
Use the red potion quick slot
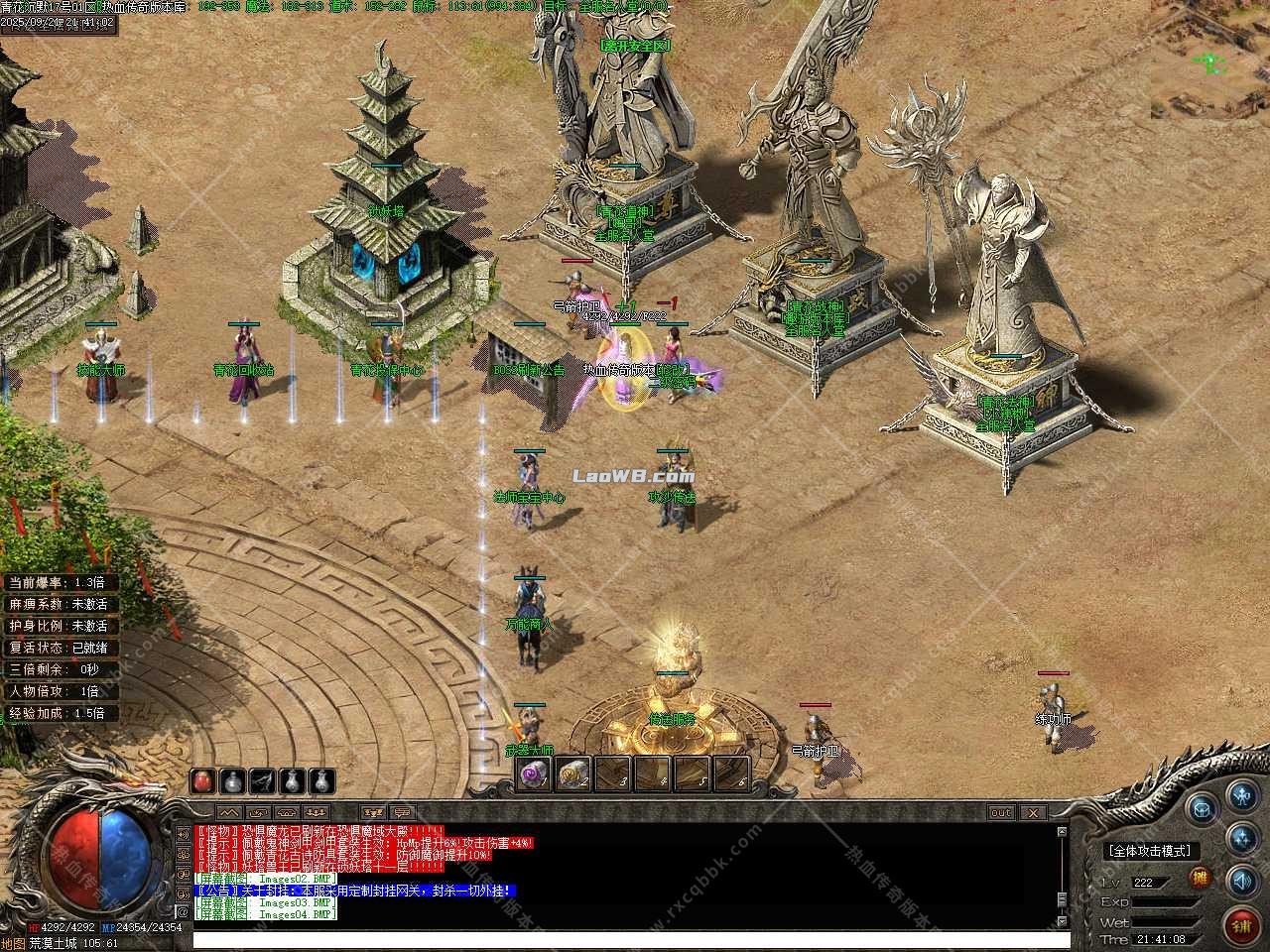(x=203, y=780)
